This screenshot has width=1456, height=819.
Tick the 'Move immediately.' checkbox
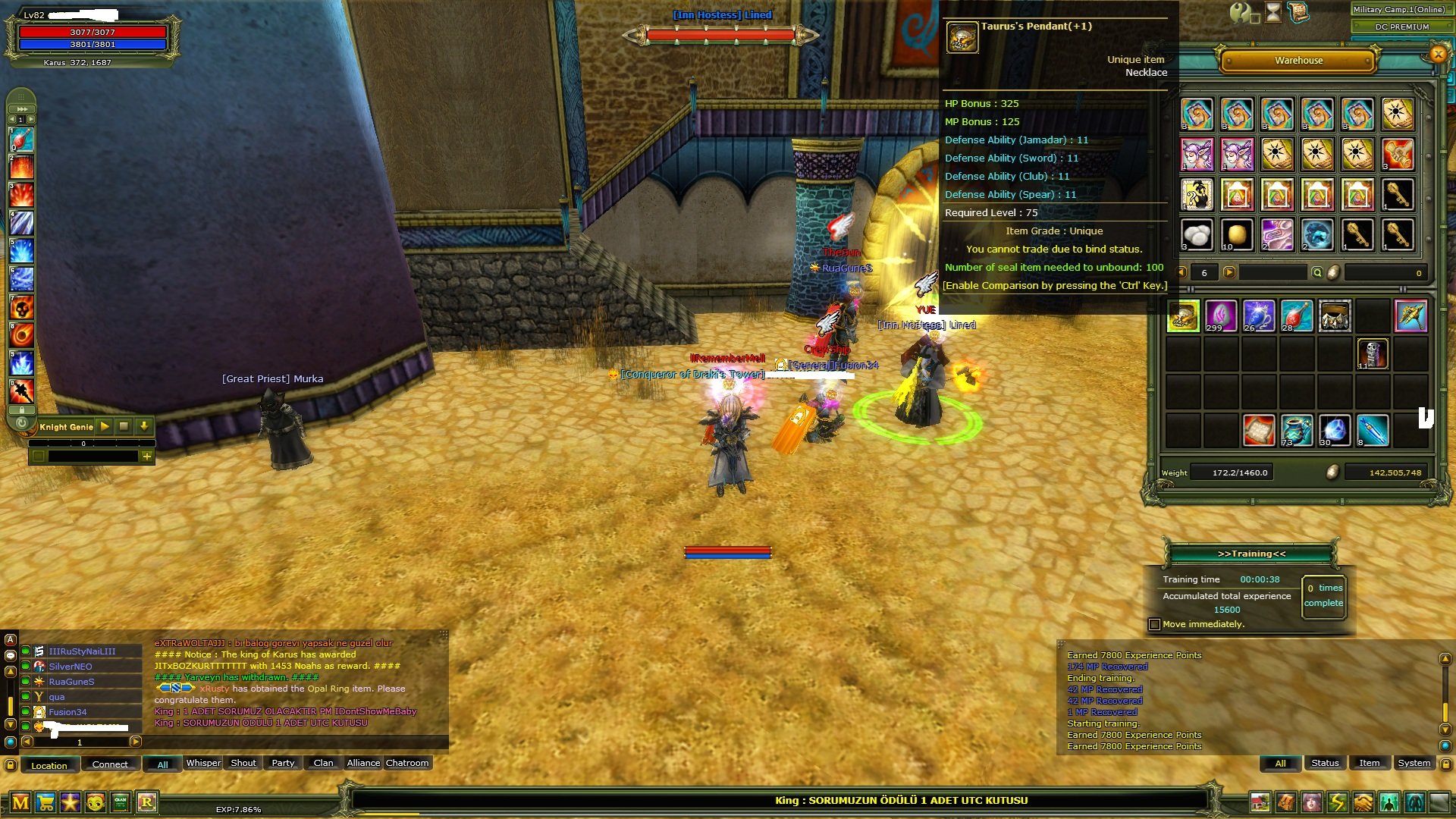click(1155, 625)
